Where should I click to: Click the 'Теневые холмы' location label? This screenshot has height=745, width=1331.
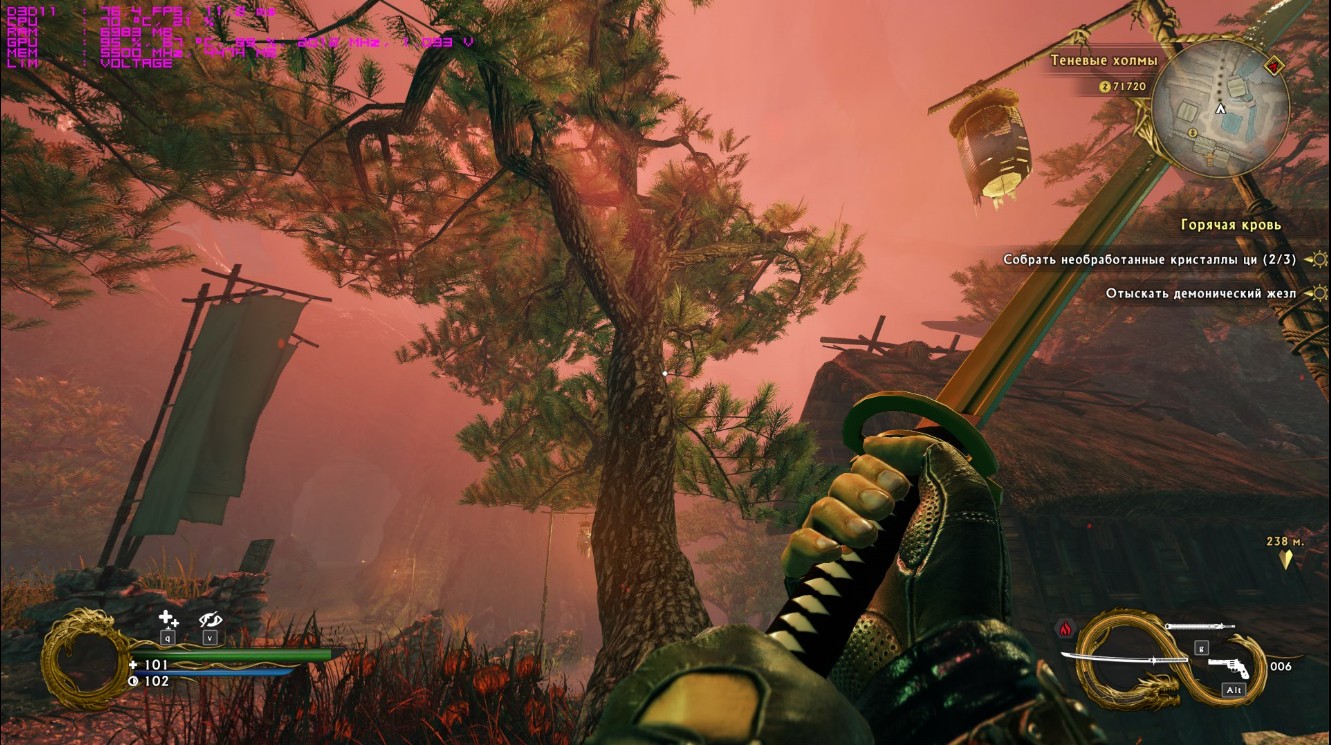pyautogui.click(x=1103, y=60)
